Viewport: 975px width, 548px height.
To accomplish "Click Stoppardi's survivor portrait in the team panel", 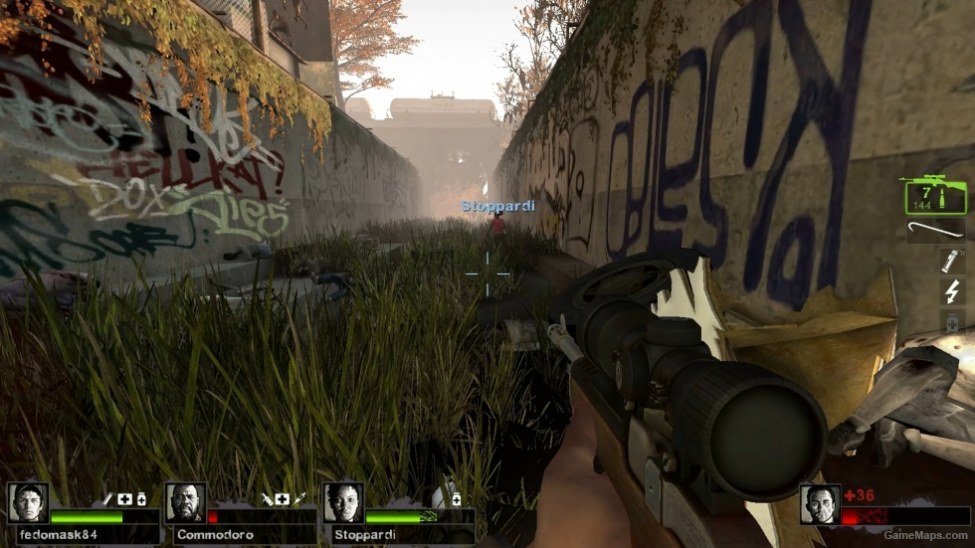I will click(343, 504).
